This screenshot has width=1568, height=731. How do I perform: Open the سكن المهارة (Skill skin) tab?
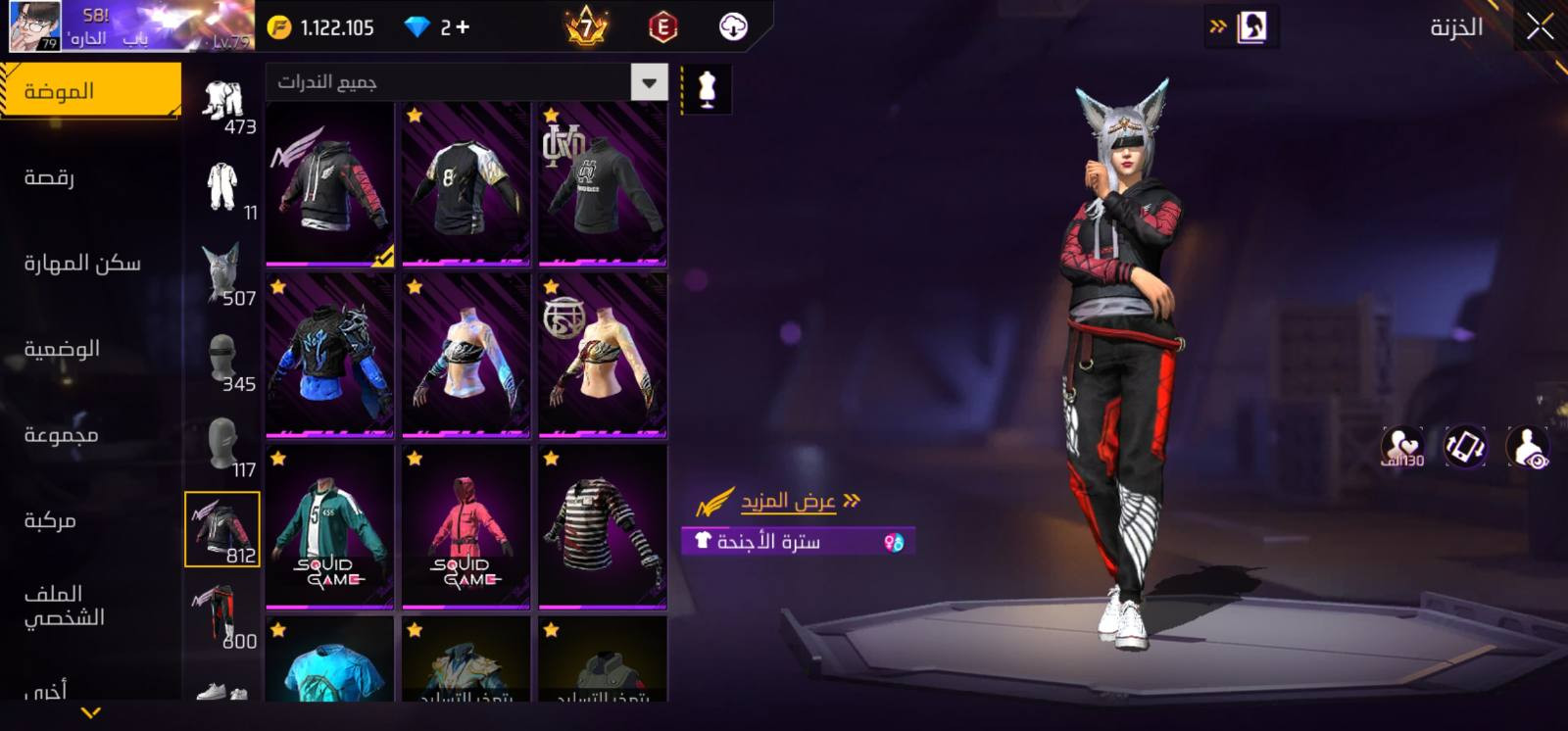(x=82, y=263)
